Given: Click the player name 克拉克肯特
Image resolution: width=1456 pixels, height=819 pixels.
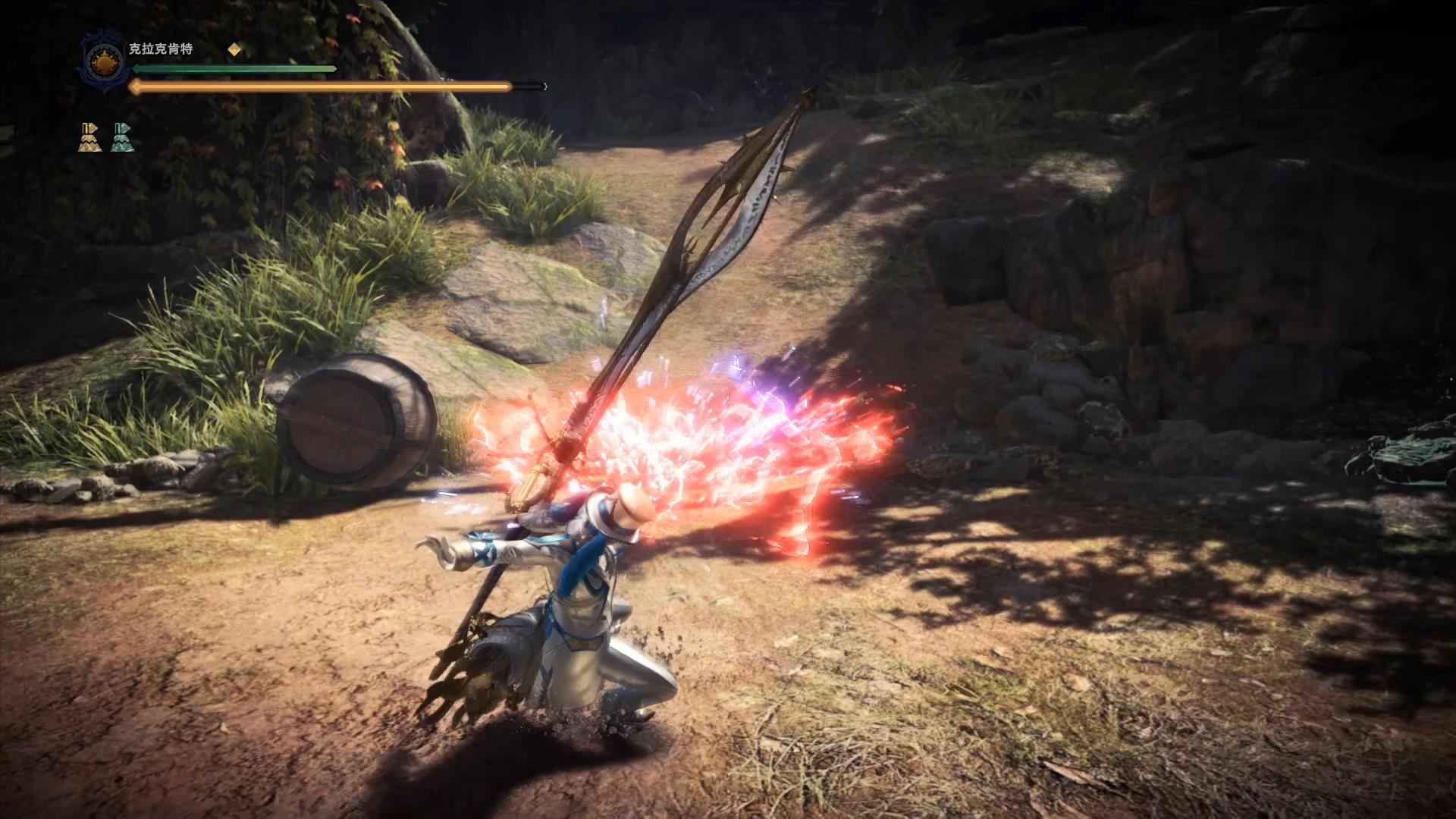Looking at the screenshot, I should pyautogui.click(x=161, y=49).
